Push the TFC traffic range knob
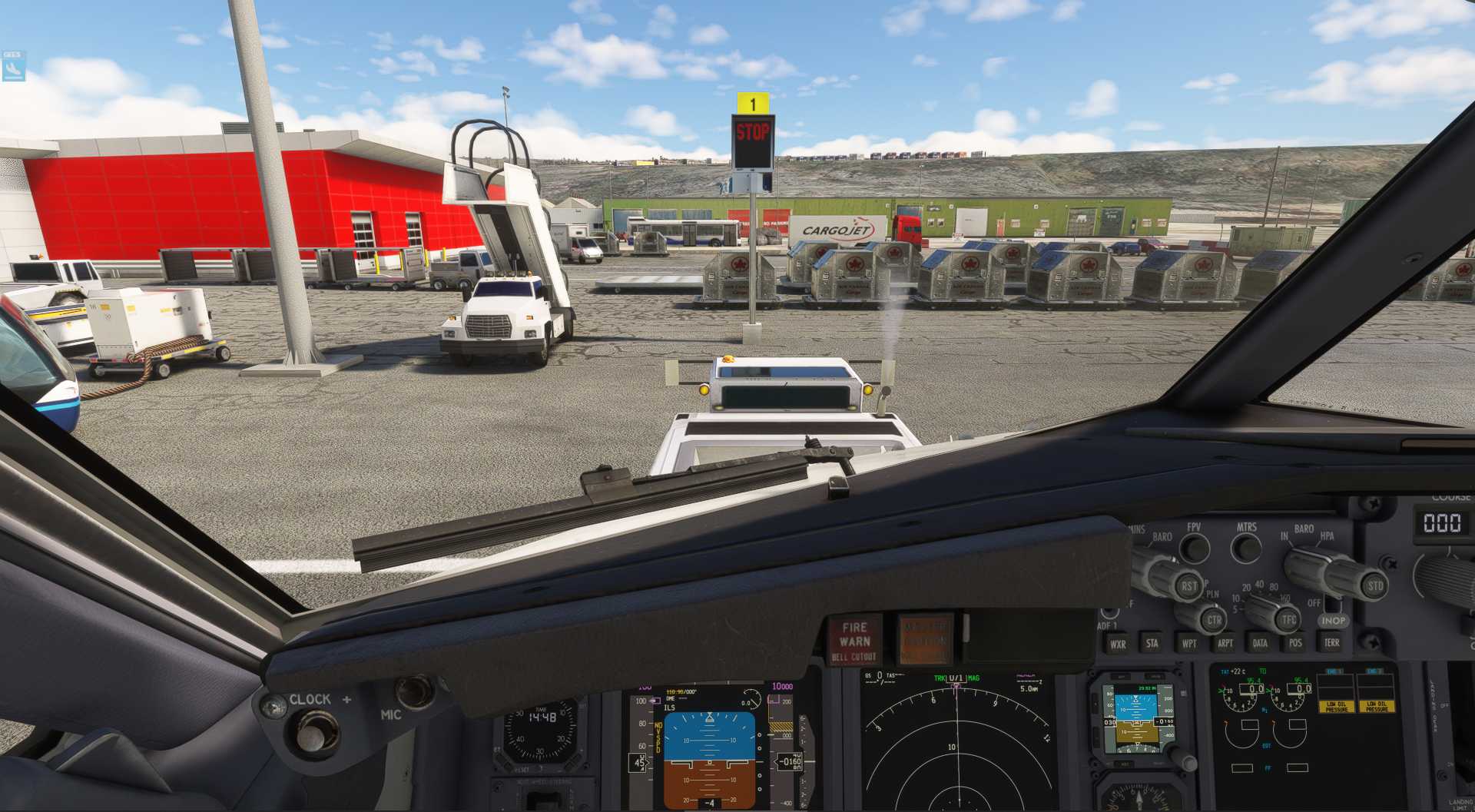 tap(1288, 619)
